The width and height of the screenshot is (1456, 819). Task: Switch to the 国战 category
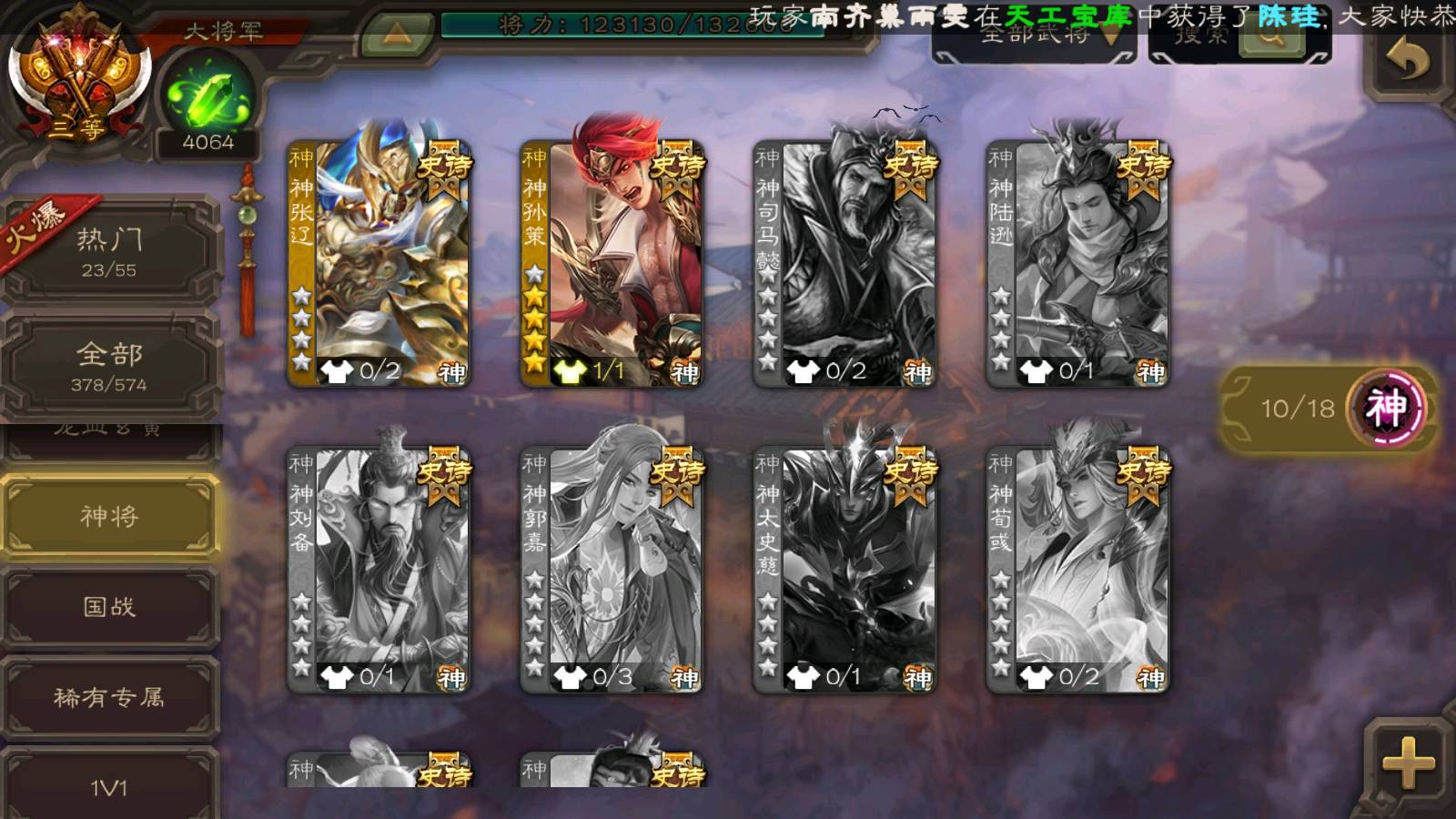109,606
